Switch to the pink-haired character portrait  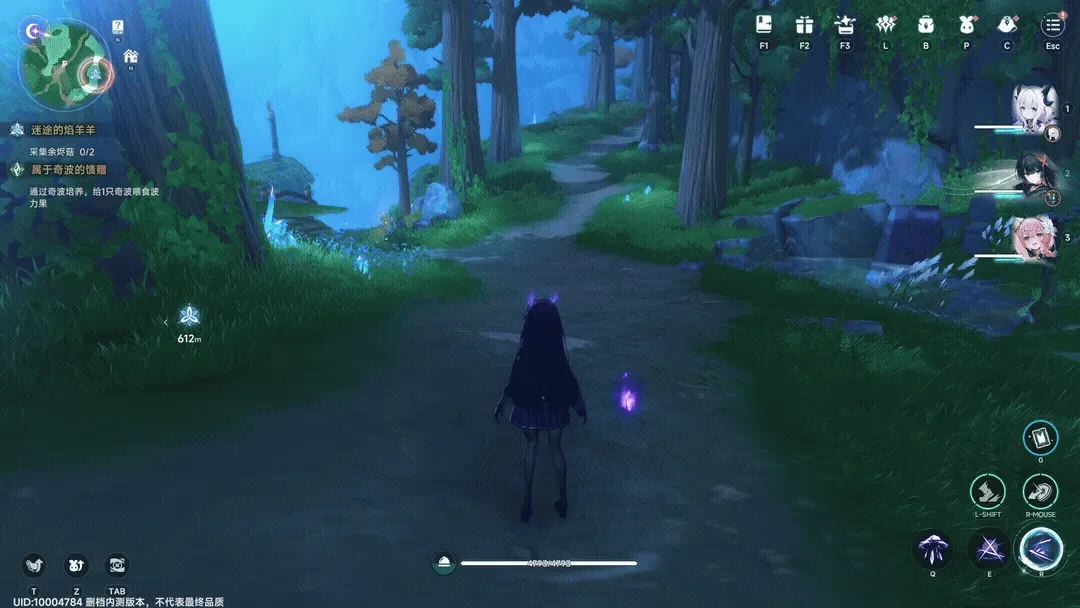tap(1032, 240)
